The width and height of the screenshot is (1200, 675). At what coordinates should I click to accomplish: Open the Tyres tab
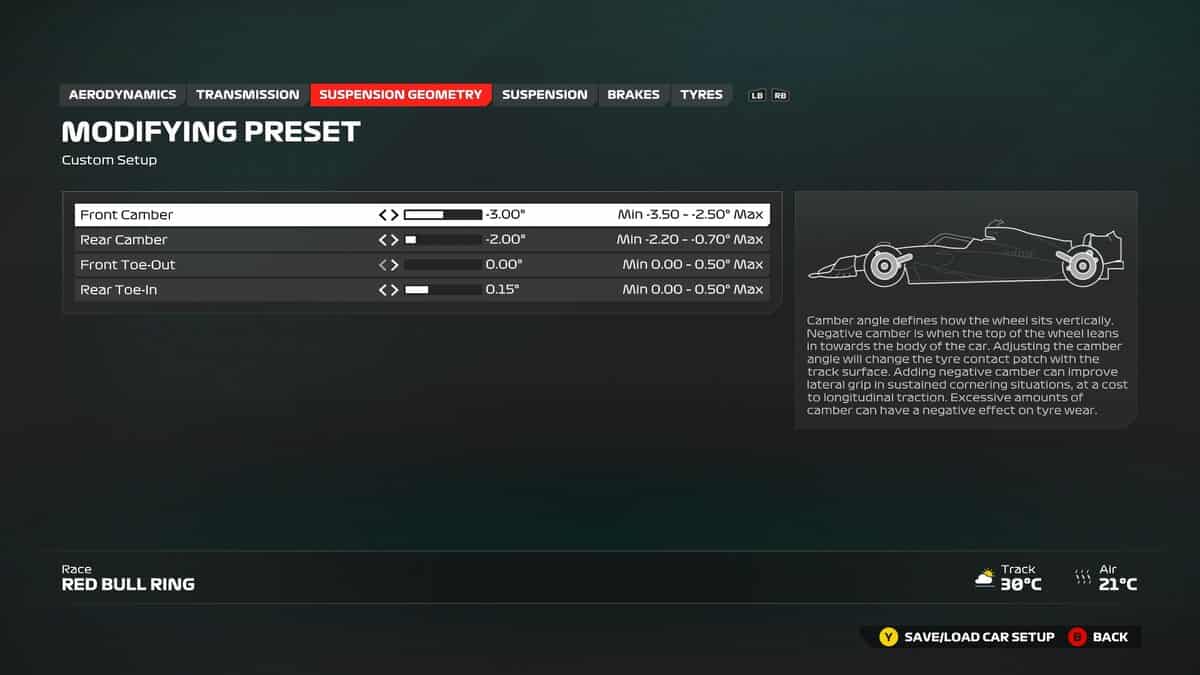point(701,95)
